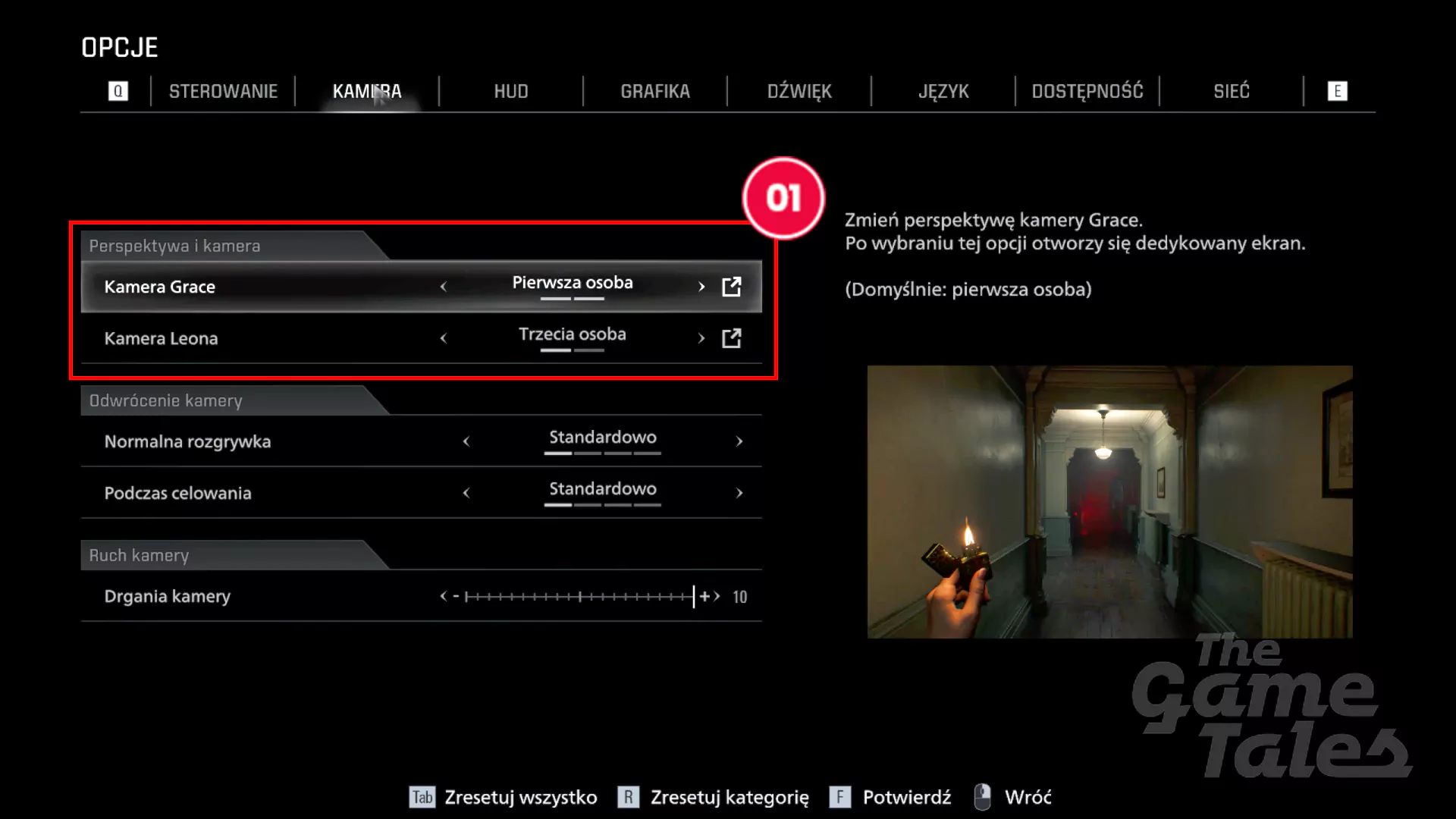Click right arrow on Kamera Grace setting
Screen dimensions: 1456x819
coord(700,286)
